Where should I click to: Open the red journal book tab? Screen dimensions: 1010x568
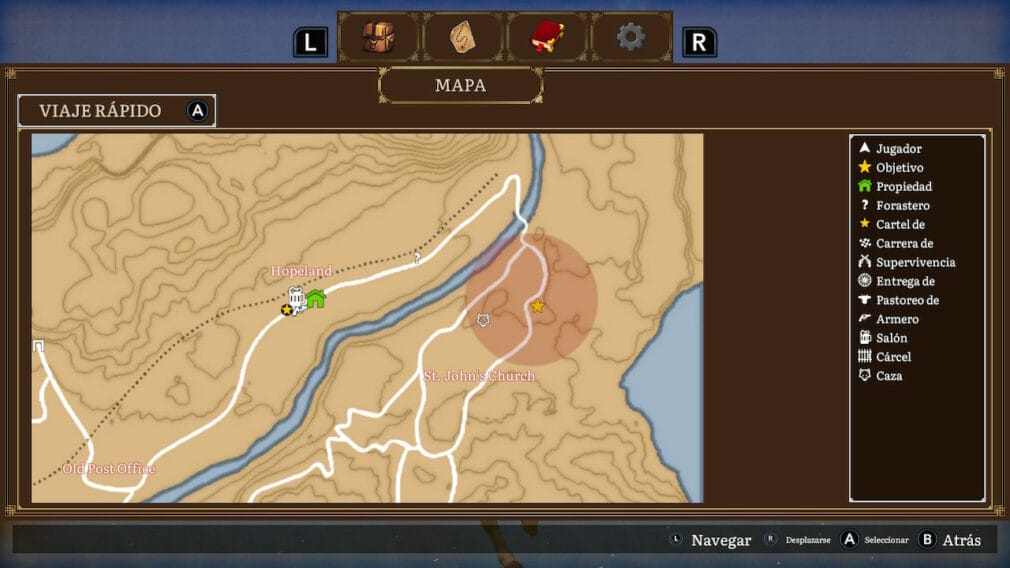(x=546, y=38)
